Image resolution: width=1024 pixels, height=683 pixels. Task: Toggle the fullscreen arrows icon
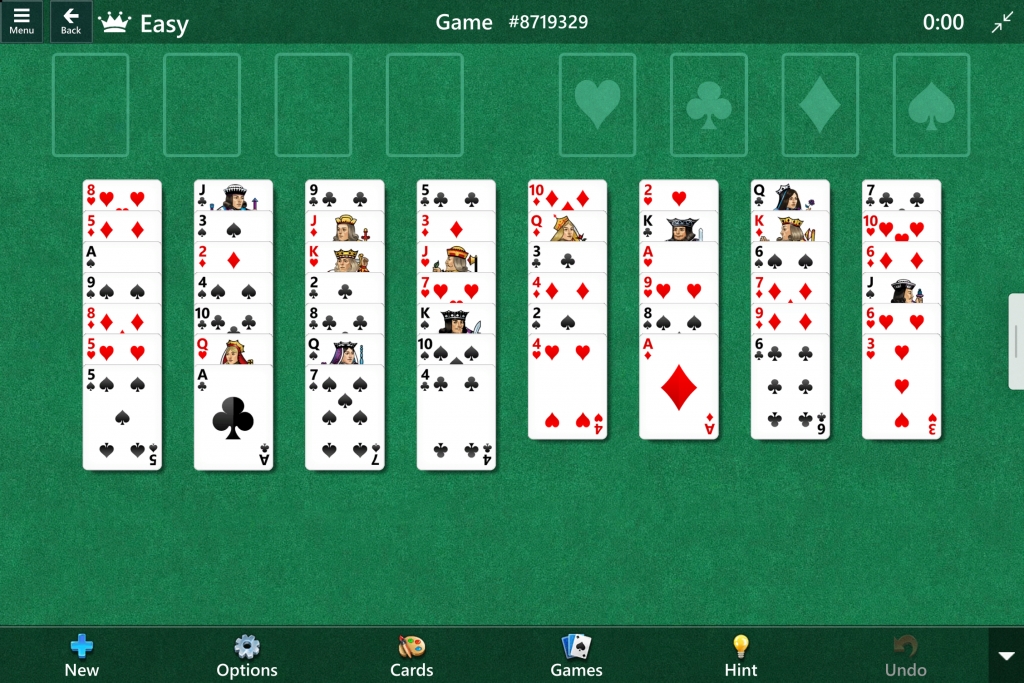(1002, 22)
